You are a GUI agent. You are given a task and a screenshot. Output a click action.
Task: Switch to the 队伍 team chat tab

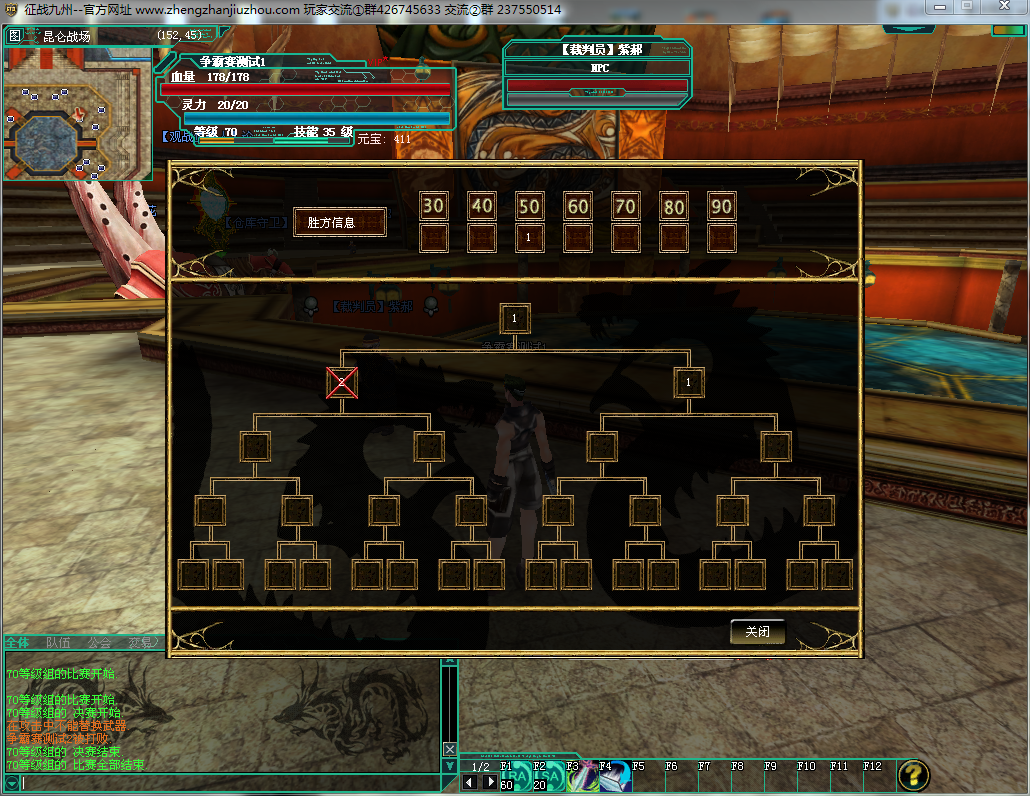[58, 643]
